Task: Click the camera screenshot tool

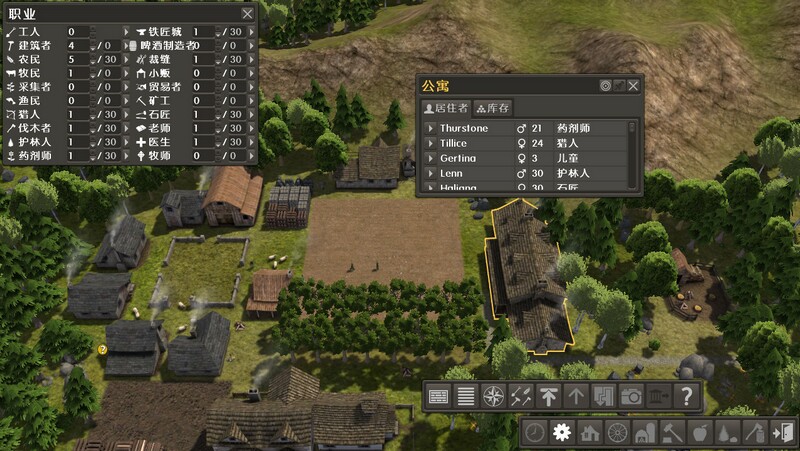Action: click(x=631, y=396)
